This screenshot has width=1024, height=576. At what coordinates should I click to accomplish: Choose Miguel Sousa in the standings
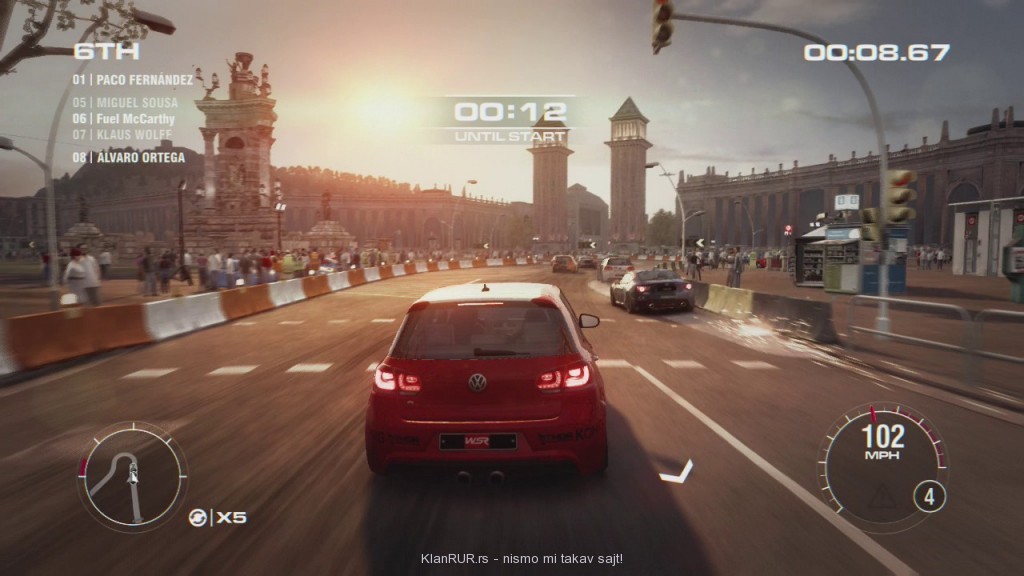click(x=125, y=103)
